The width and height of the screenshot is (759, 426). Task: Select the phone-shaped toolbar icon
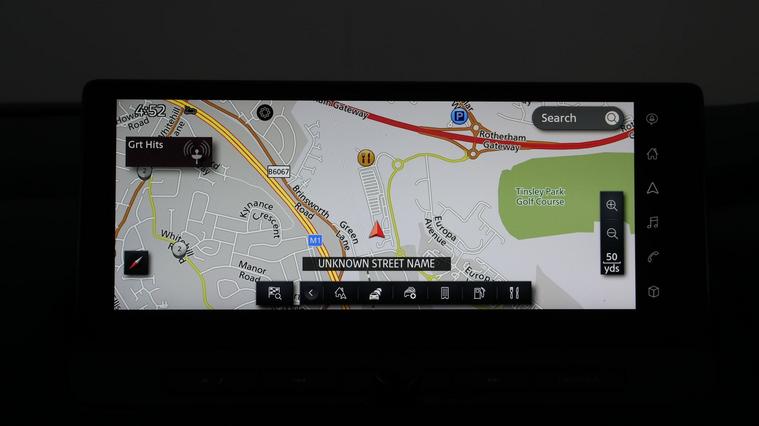point(445,293)
